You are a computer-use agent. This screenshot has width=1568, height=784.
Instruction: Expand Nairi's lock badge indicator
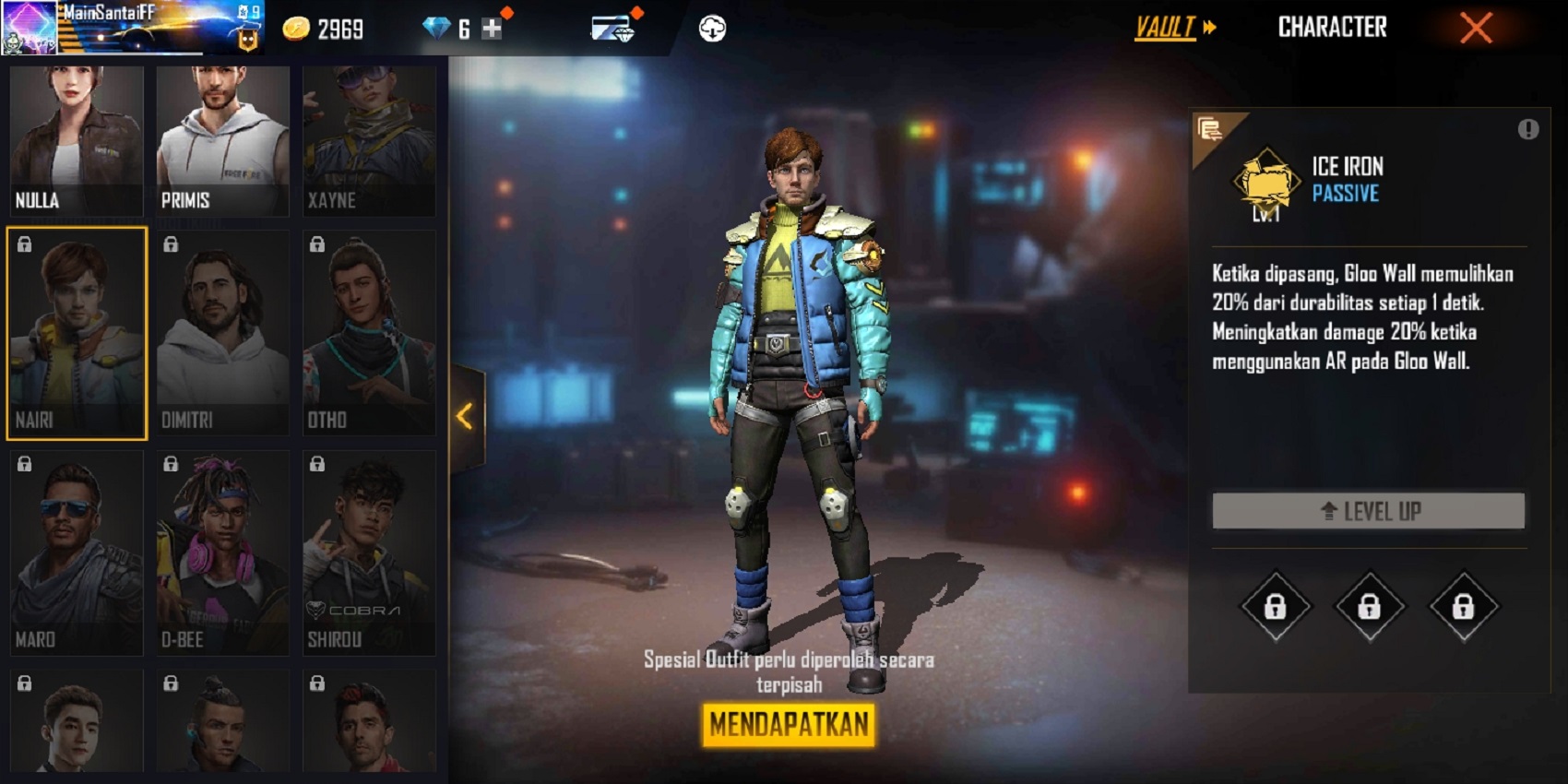(x=24, y=244)
